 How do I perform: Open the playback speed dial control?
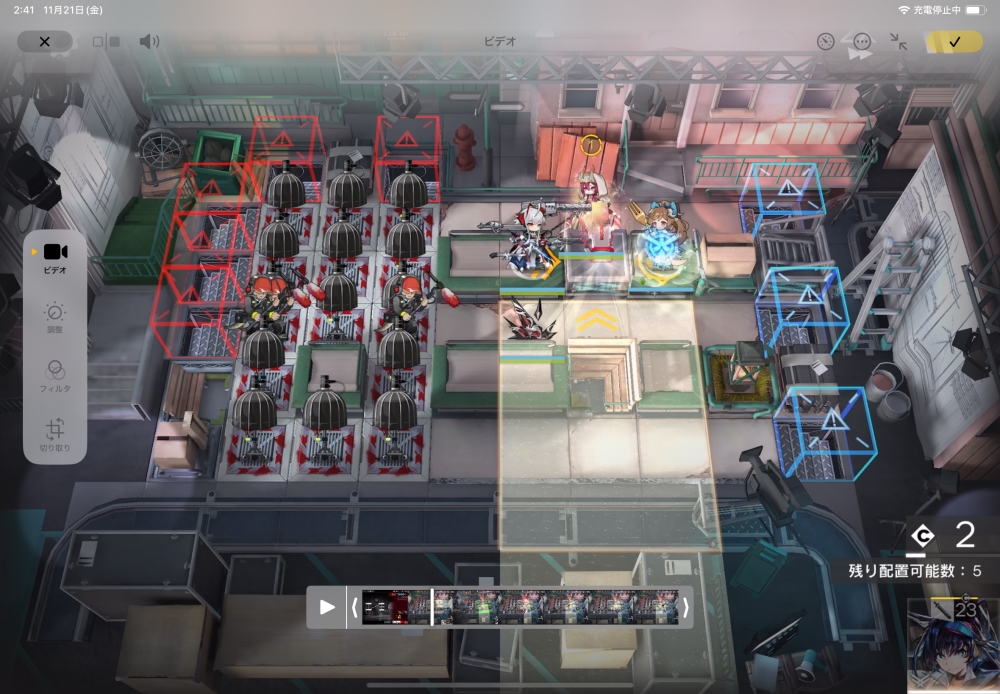(x=825, y=41)
